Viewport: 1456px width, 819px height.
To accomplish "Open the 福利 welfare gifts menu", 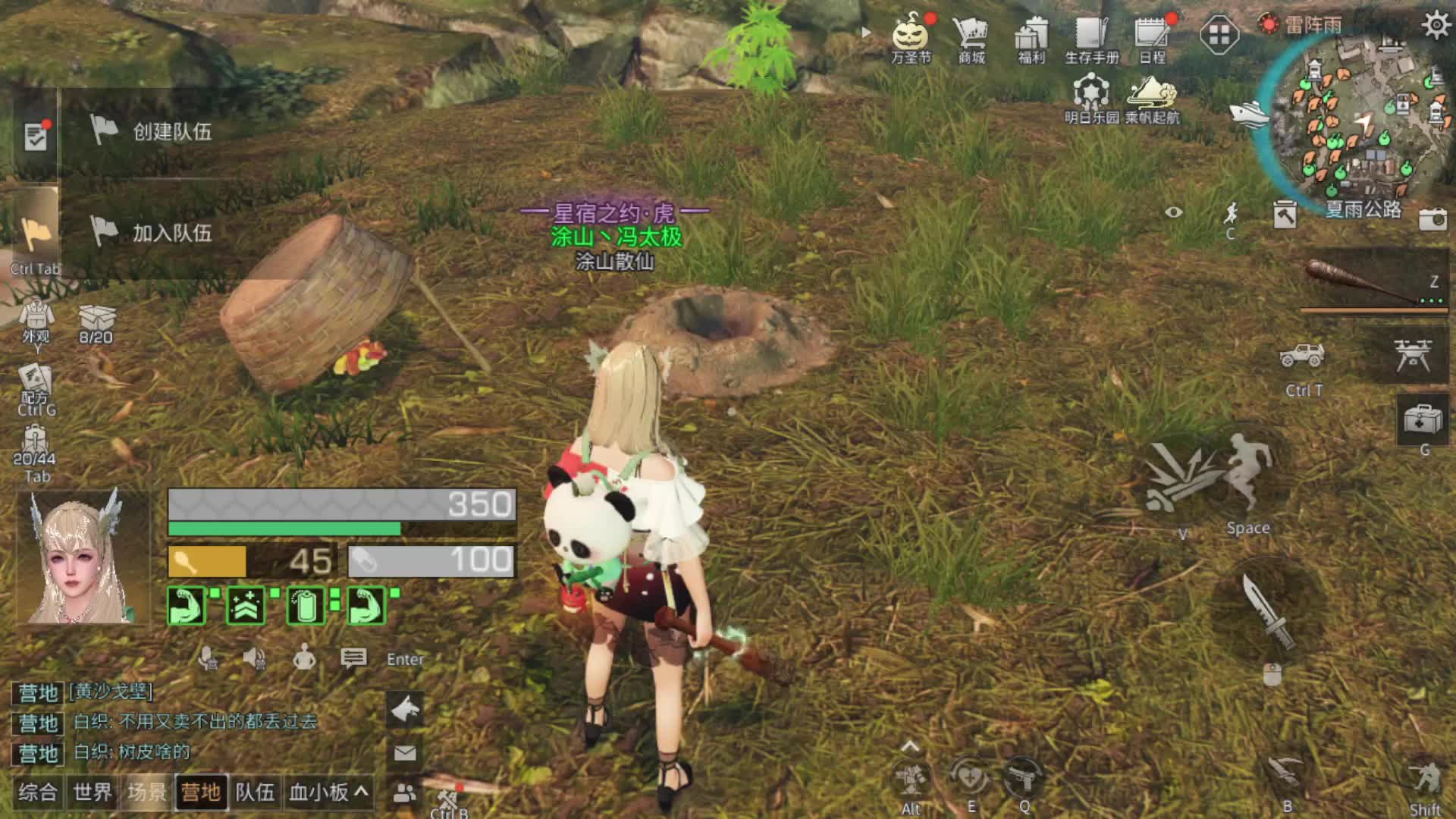I will click(x=1031, y=36).
